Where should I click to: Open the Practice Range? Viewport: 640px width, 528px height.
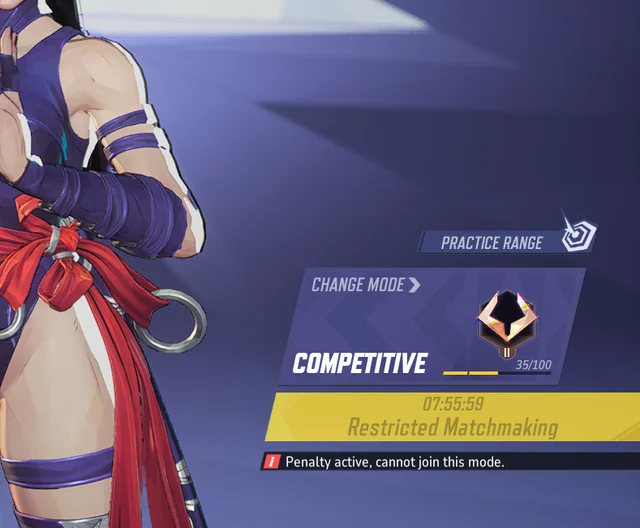[x=492, y=242]
